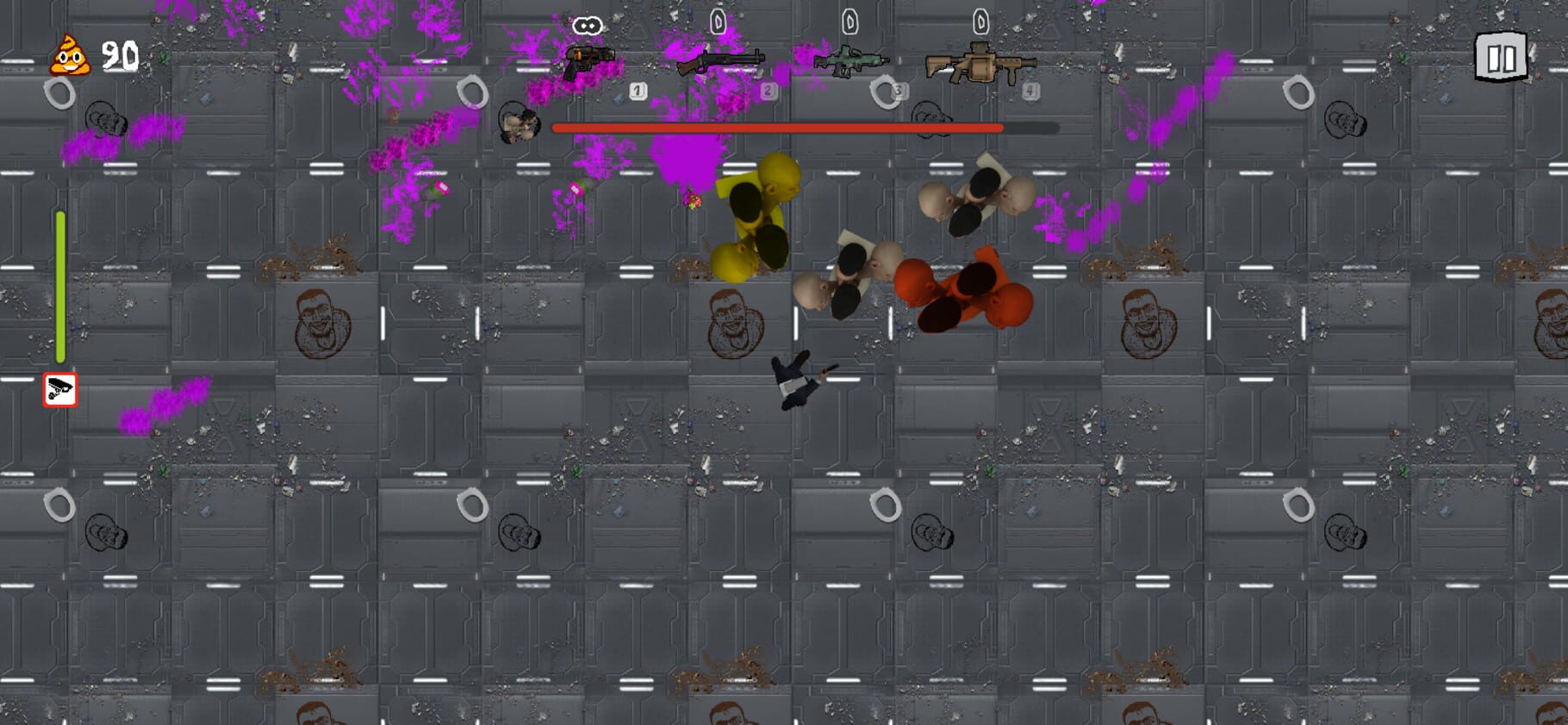Viewport: 1568px width, 725px height.
Task: Equip the green assault rifle in slot 3
Action: pos(849,62)
